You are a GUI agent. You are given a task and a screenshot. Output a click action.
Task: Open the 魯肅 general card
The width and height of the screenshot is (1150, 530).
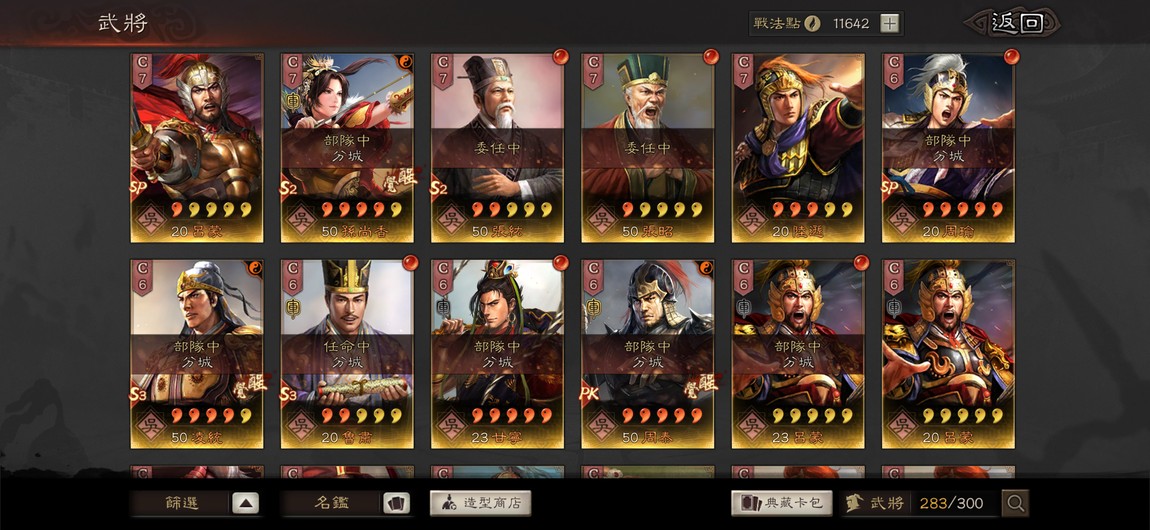pyautogui.click(x=347, y=353)
